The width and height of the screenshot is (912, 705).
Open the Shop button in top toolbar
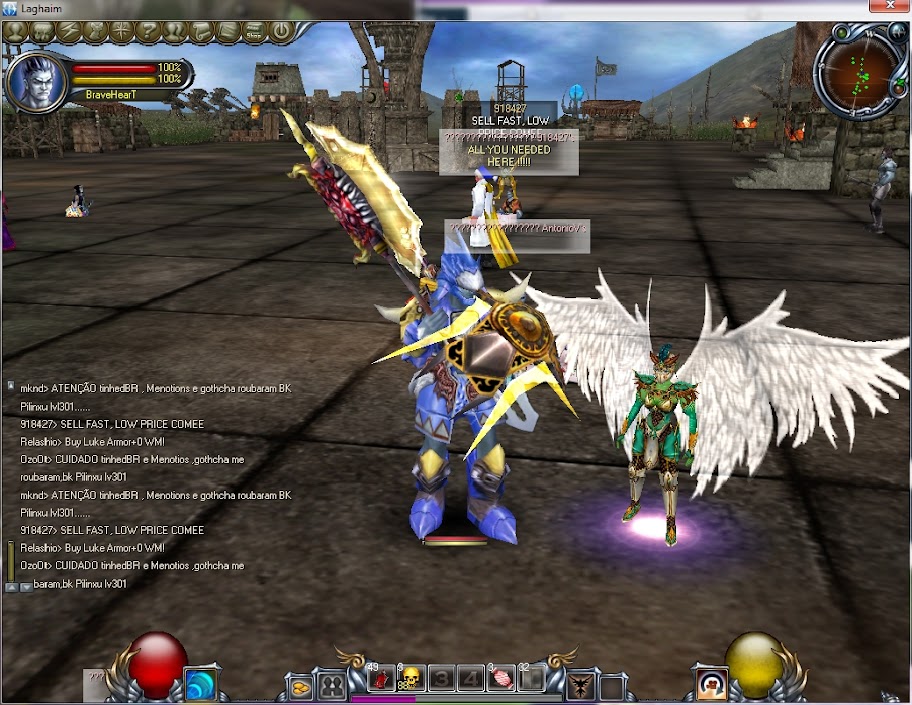[254, 32]
